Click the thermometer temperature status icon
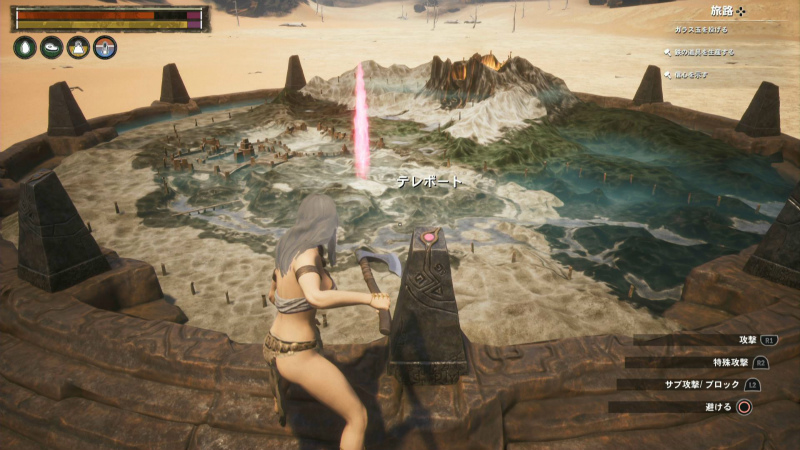Viewport: 800px width, 450px height. point(105,47)
